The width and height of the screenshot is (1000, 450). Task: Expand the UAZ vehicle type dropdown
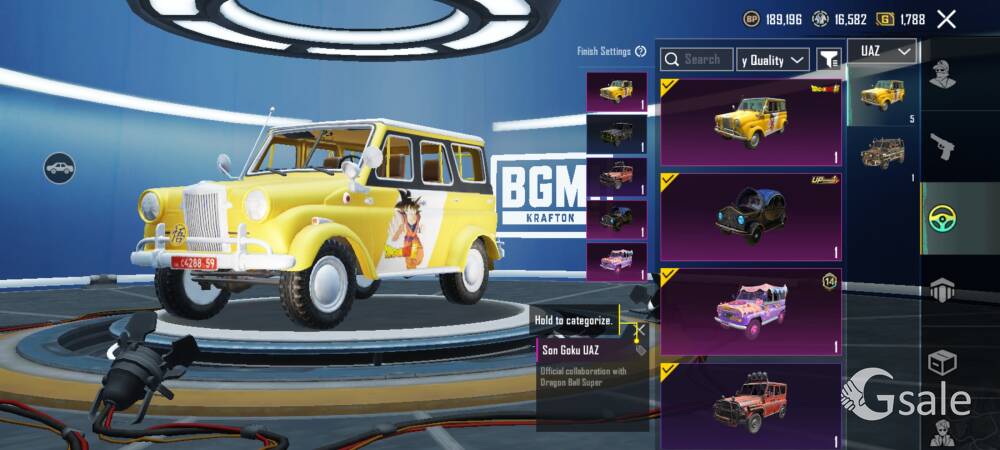coord(882,50)
